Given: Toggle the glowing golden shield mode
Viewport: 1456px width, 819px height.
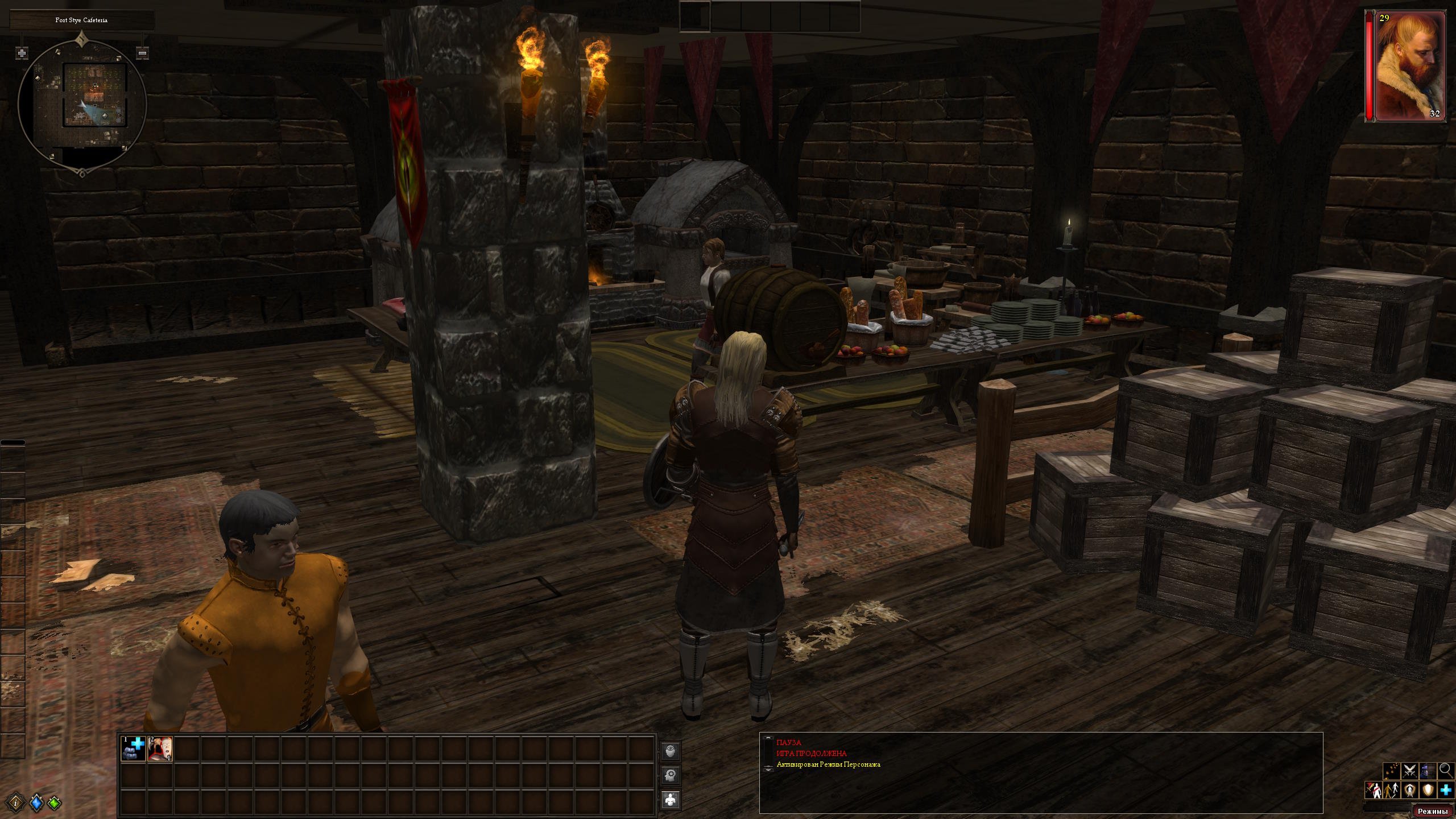Looking at the screenshot, I should click(1428, 790).
